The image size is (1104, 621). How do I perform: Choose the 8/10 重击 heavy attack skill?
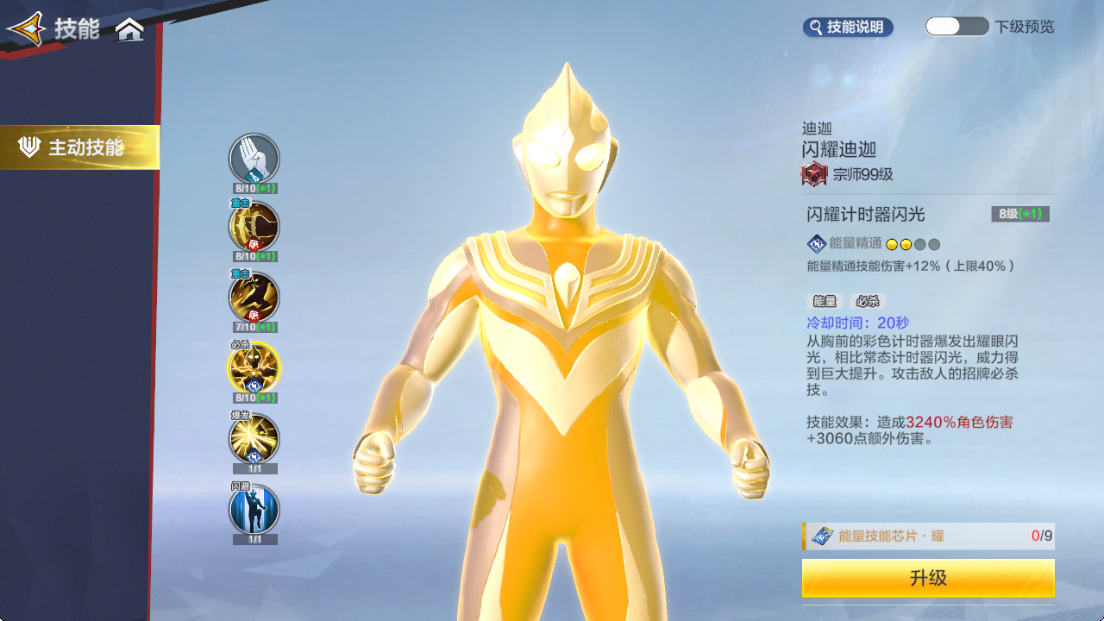pos(254,227)
